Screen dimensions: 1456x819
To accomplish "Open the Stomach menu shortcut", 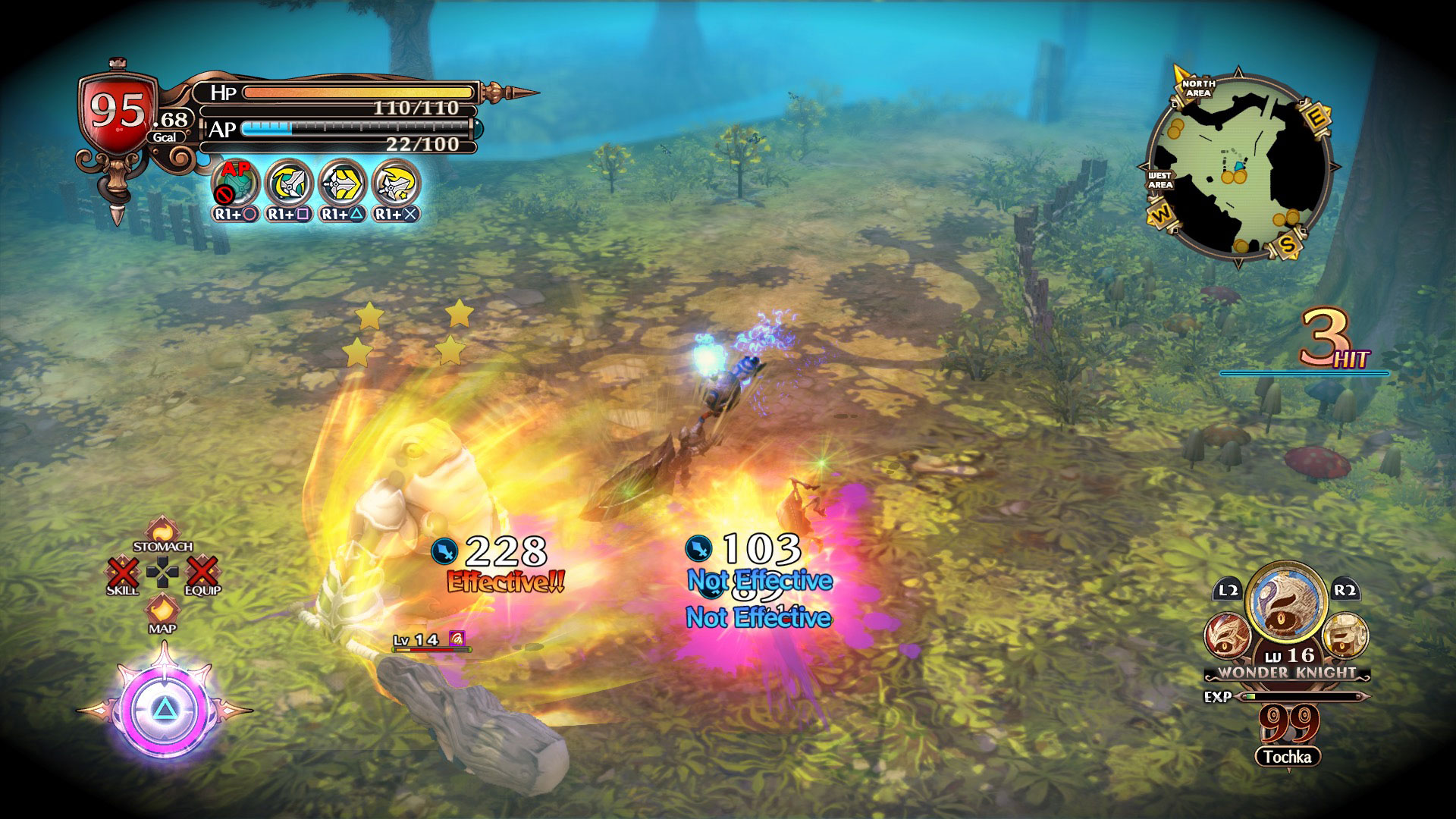I will coord(162,532).
